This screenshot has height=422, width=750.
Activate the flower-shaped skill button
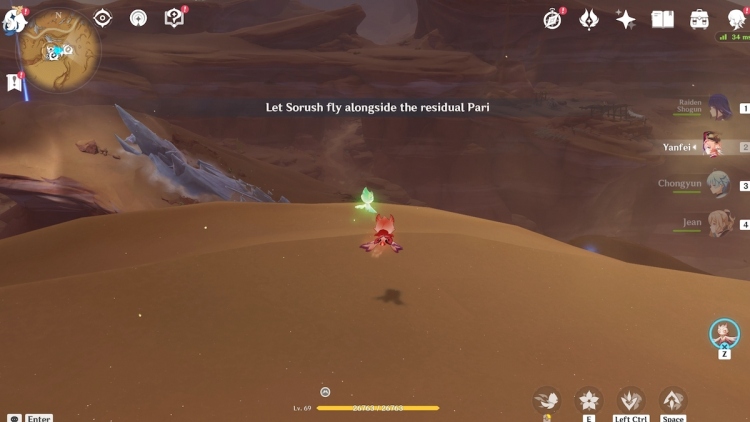589,400
